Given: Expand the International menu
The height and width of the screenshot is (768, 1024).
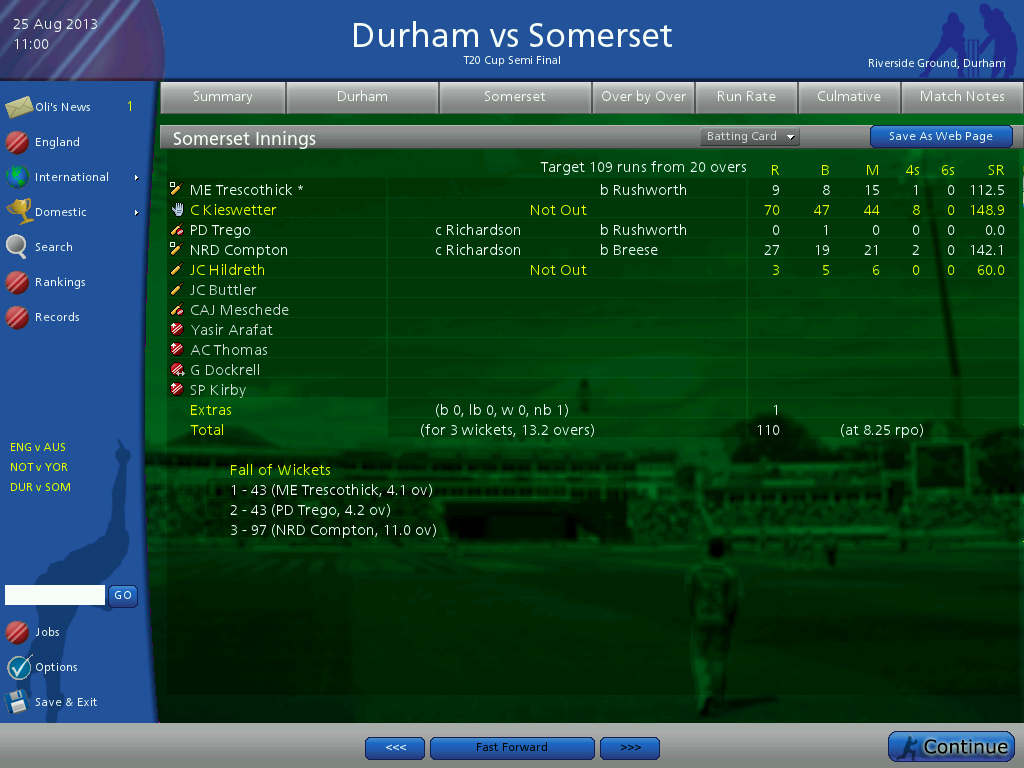Looking at the screenshot, I should pyautogui.click(x=71, y=177).
